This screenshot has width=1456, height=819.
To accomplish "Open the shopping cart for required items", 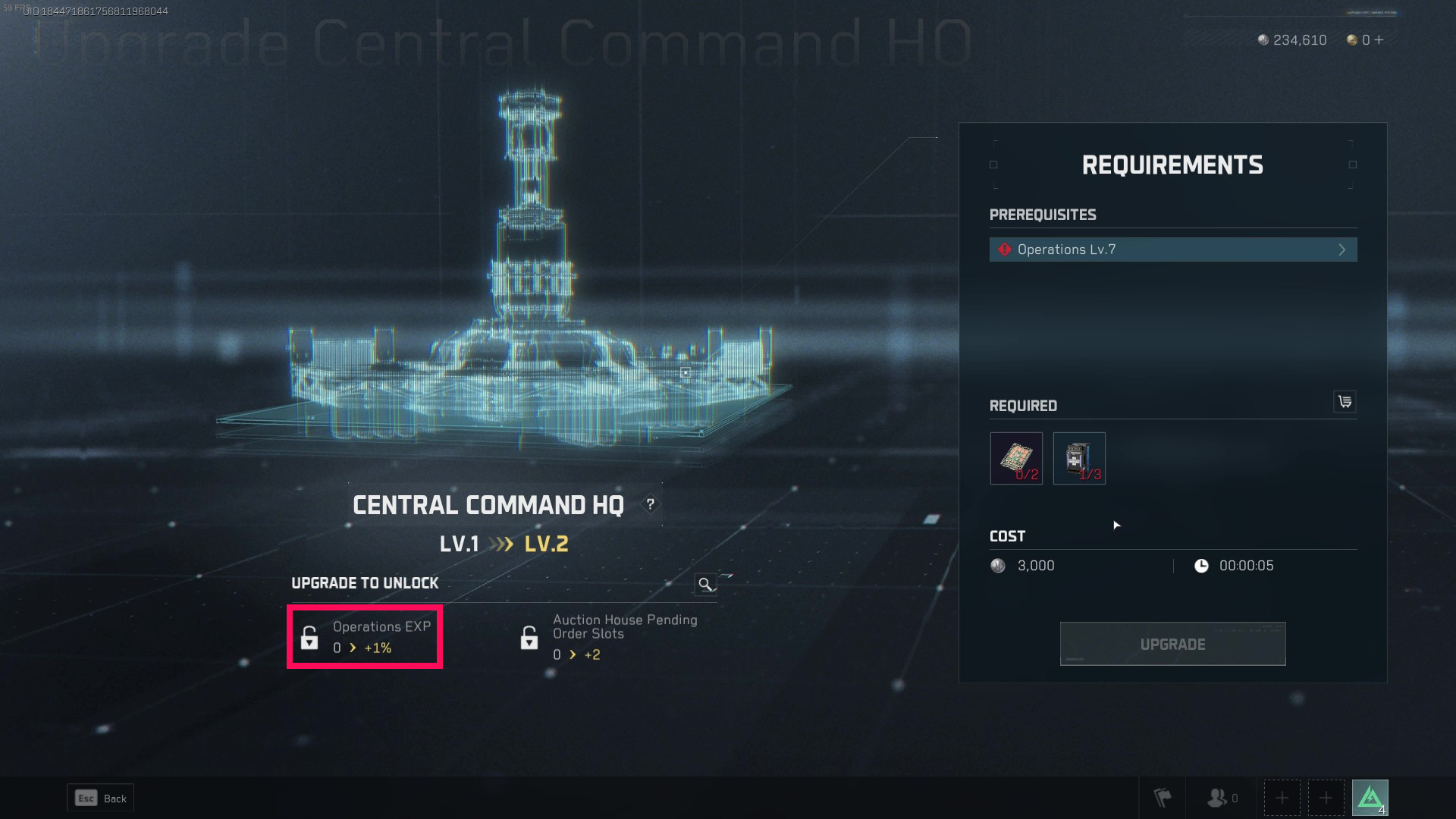I will pyautogui.click(x=1345, y=402).
